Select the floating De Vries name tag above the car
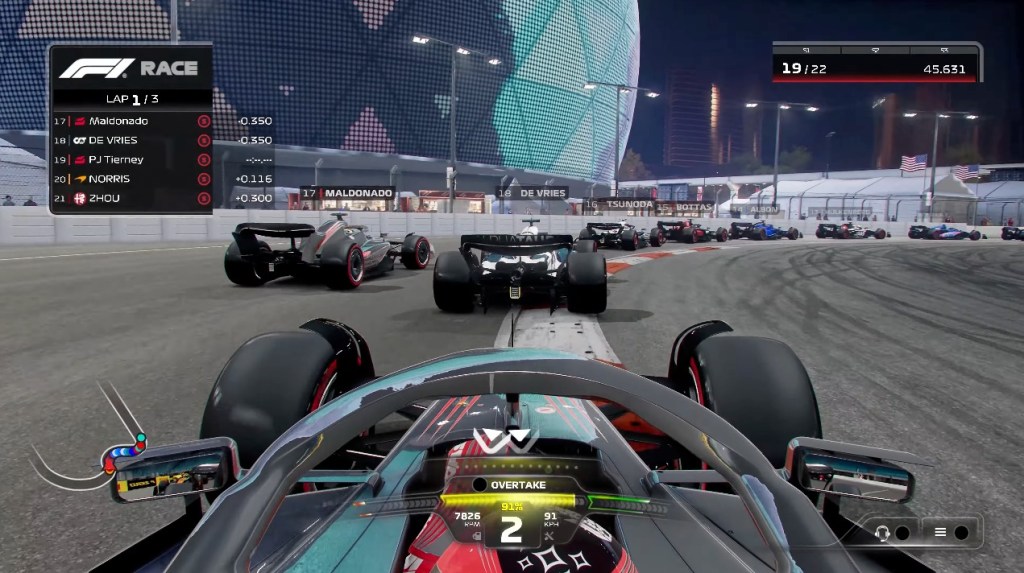The height and width of the screenshot is (573, 1024). [x=533, y=193]
